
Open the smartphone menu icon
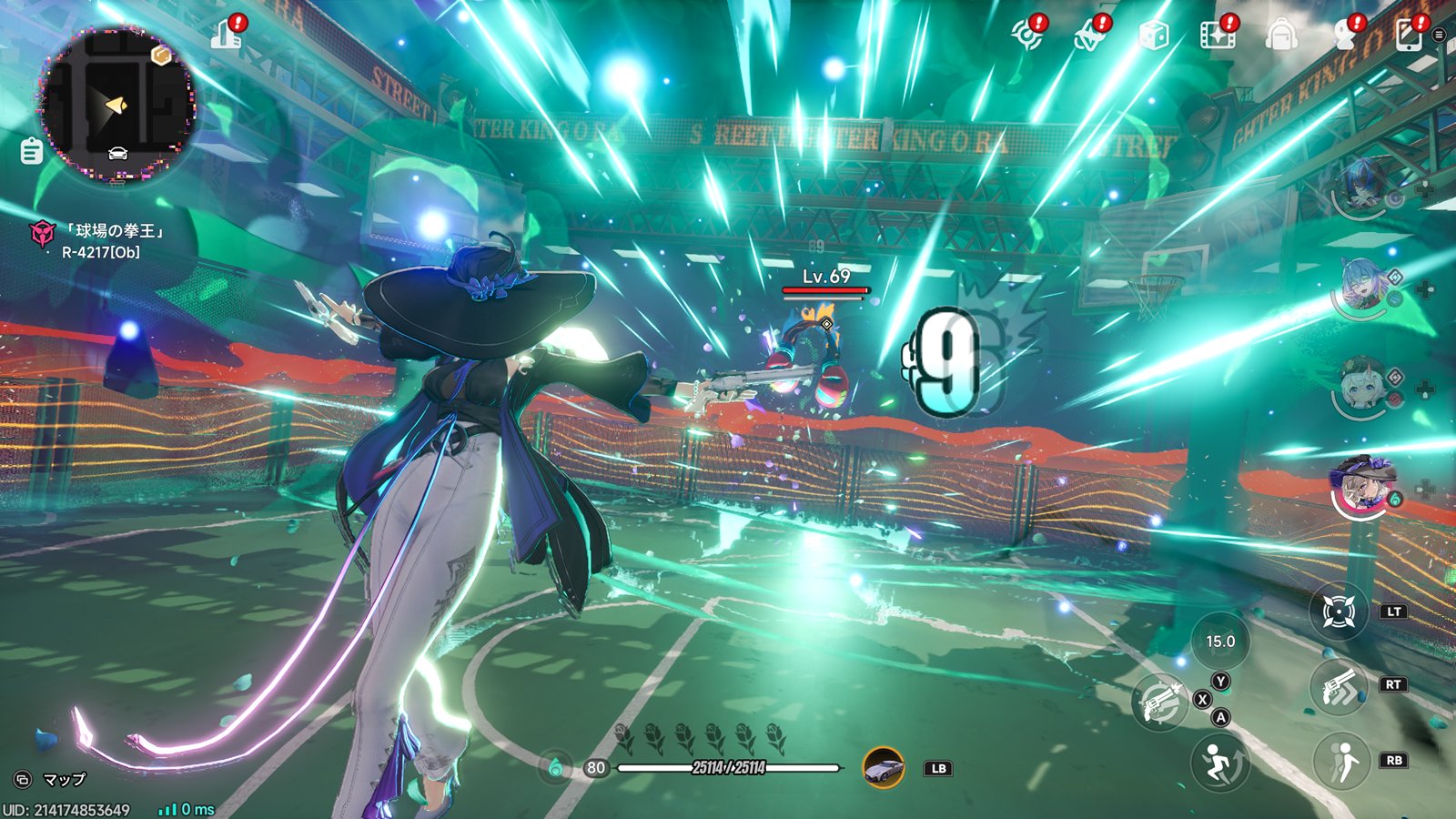[x=1408, y=35]
